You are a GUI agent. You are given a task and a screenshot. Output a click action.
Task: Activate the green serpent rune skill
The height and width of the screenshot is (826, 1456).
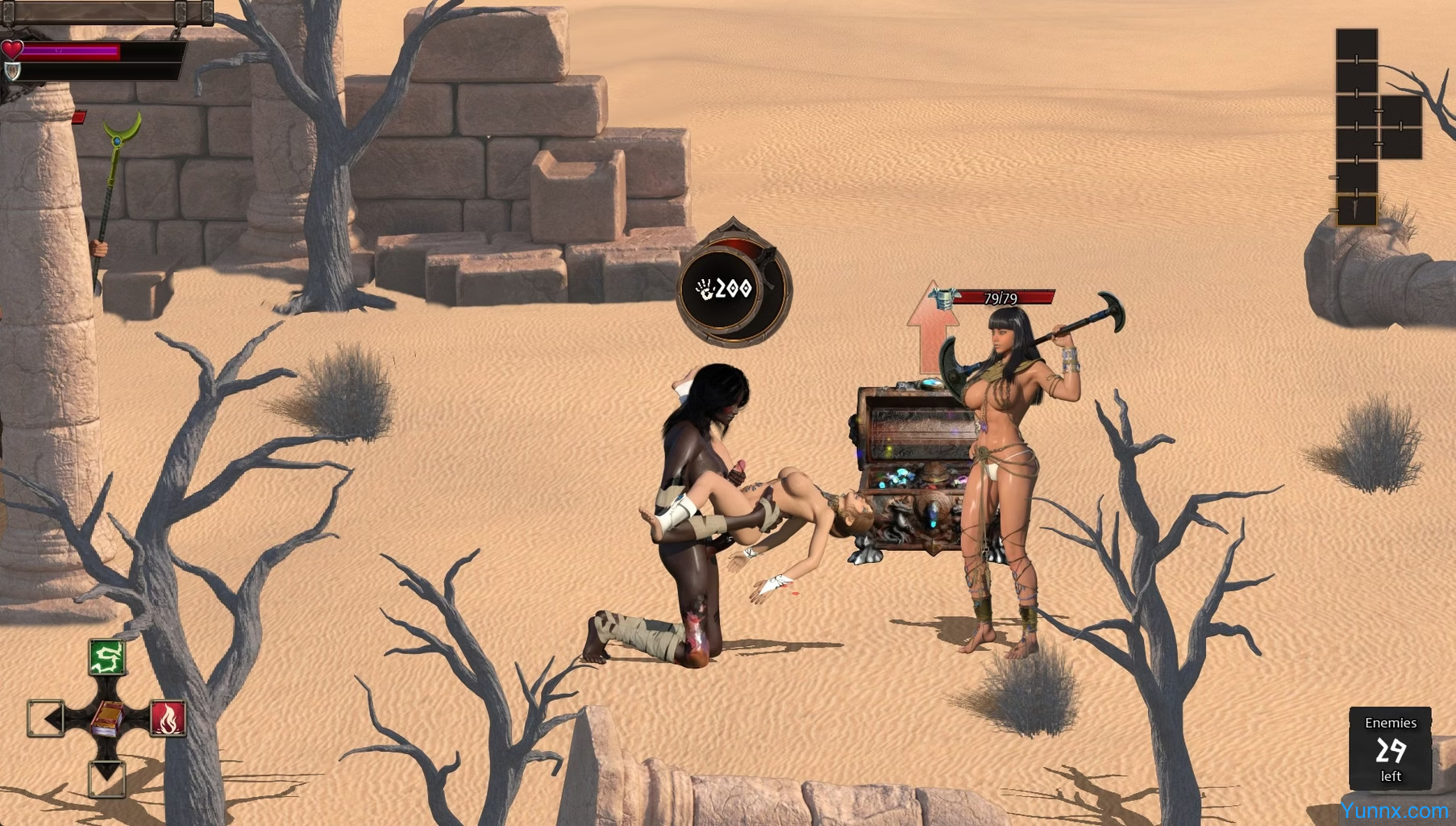pos(107,657)
